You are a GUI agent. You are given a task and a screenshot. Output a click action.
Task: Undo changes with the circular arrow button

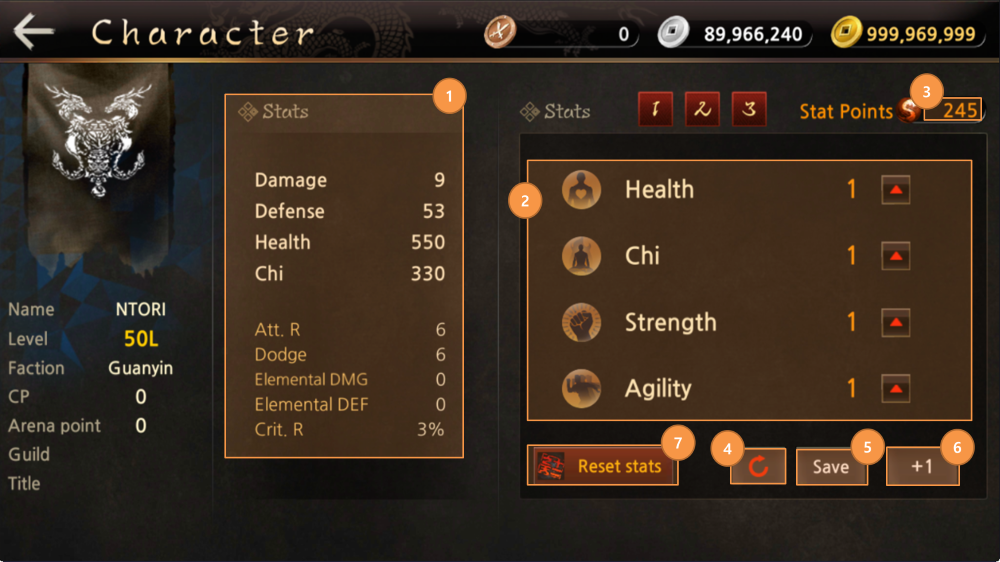tap(758, 467)
